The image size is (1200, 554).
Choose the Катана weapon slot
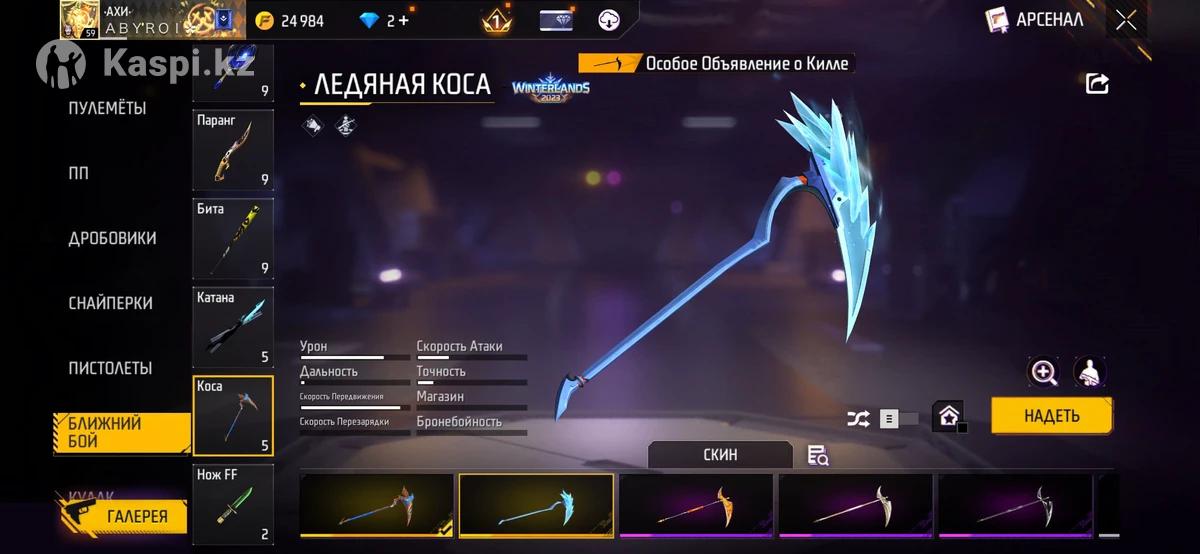(232, 326)
